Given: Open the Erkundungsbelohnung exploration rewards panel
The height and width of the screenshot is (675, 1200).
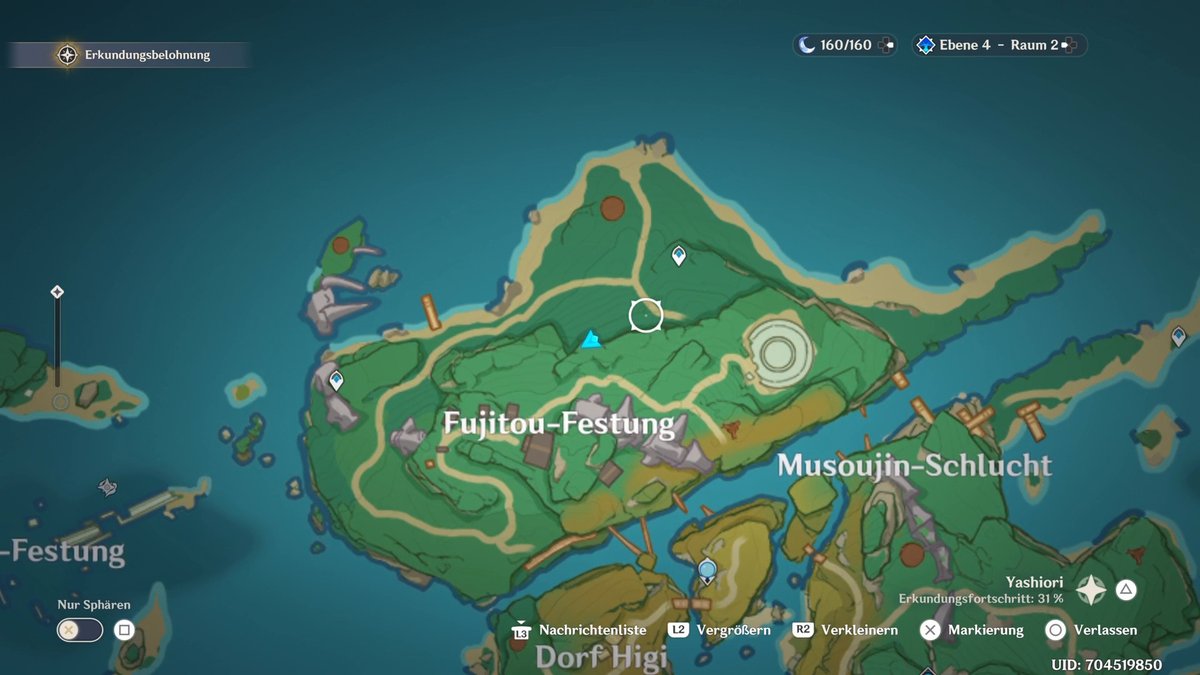Looking at the screenshot, I should coord(130,55).
